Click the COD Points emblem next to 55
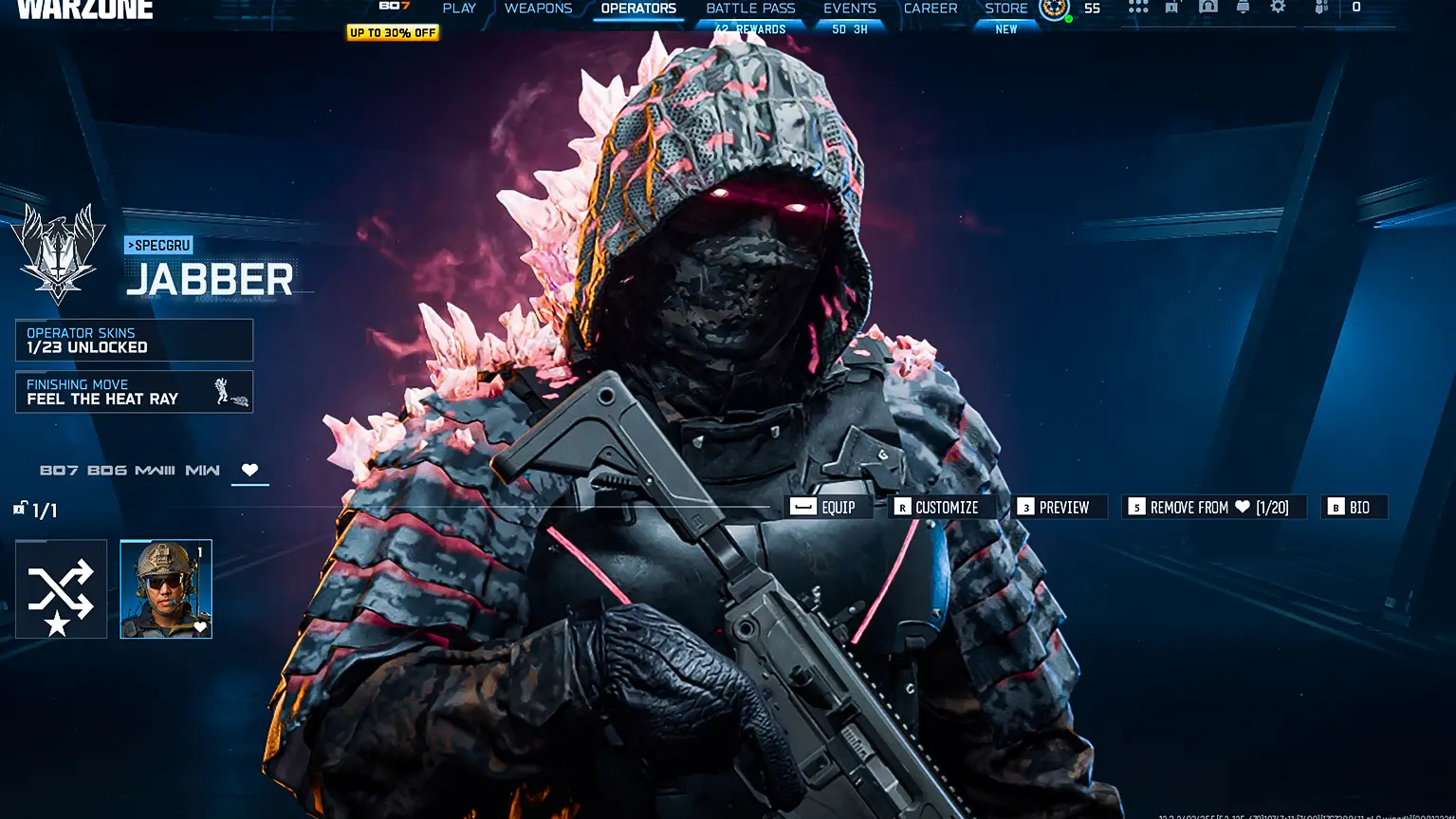Image resolution: width=1456 pixels, height=819 pixels. 1053,9
